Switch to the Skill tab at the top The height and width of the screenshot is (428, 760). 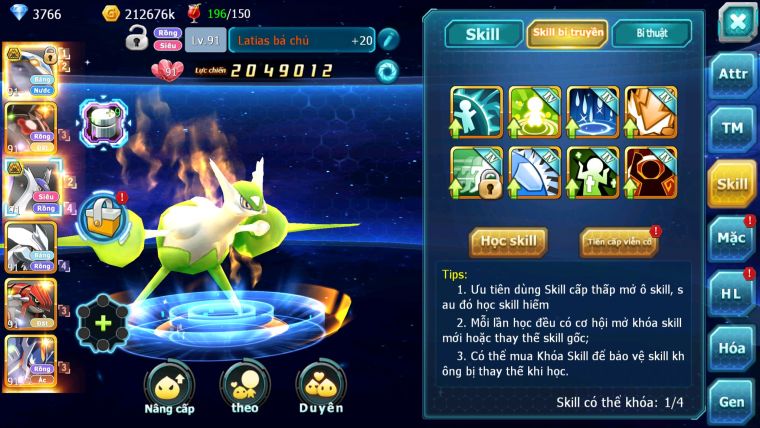coord(482,34)
